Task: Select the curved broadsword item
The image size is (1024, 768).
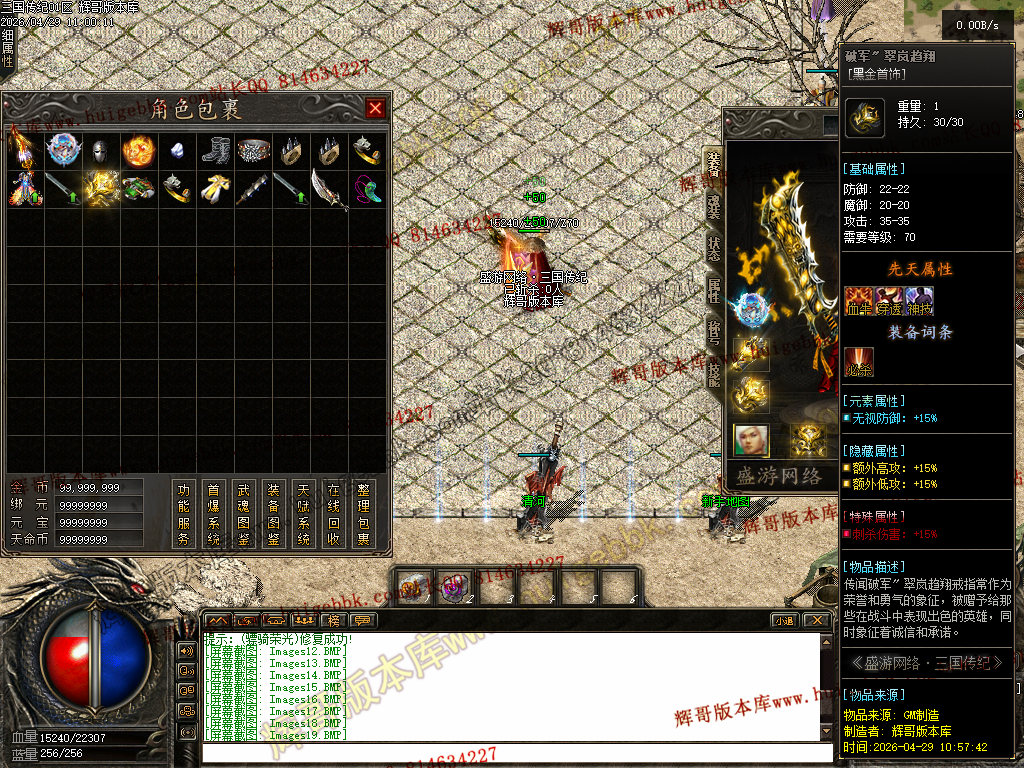Action: click(x=329, y=189)
